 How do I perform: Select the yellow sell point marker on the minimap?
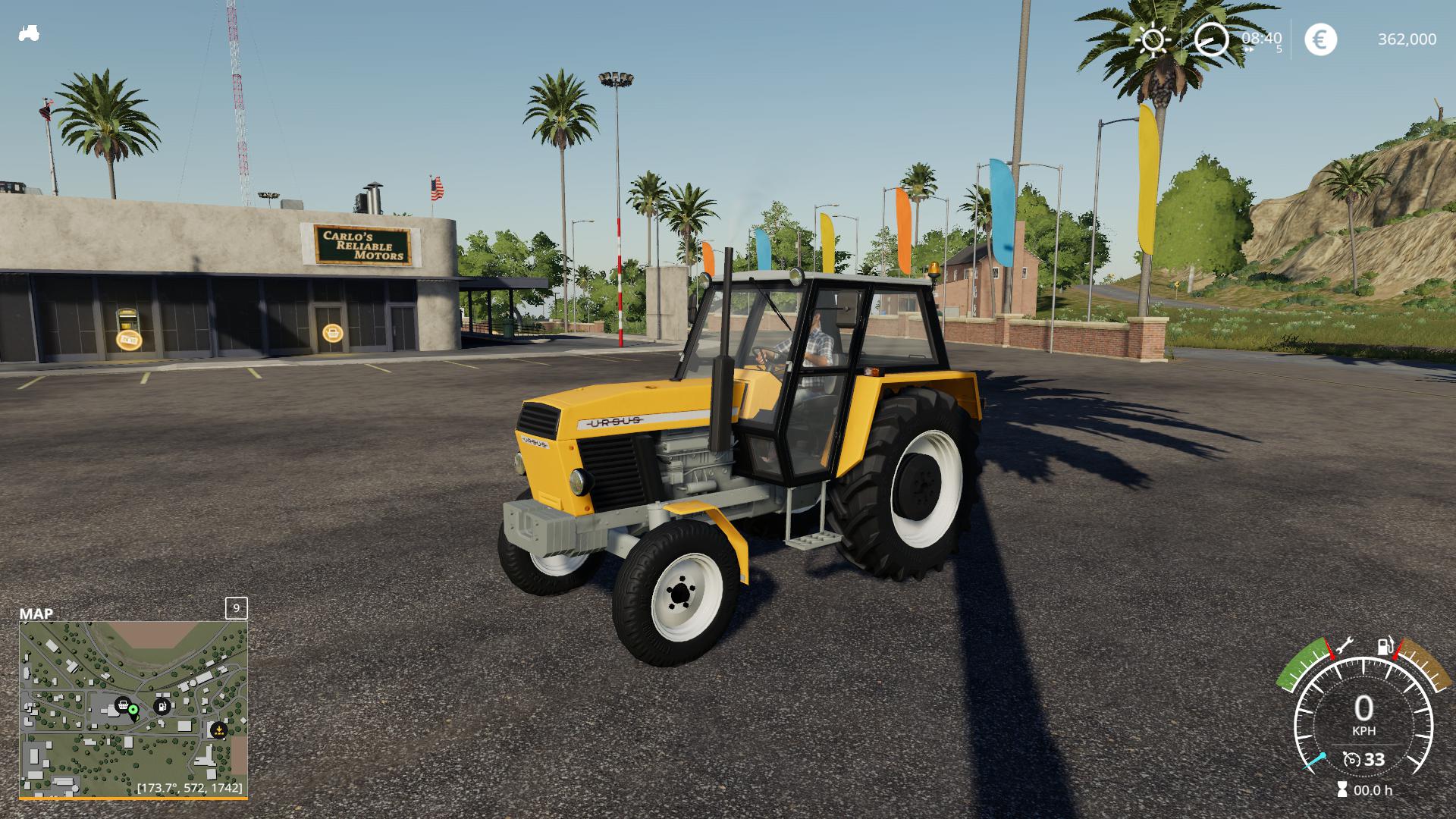pos(218,730)
